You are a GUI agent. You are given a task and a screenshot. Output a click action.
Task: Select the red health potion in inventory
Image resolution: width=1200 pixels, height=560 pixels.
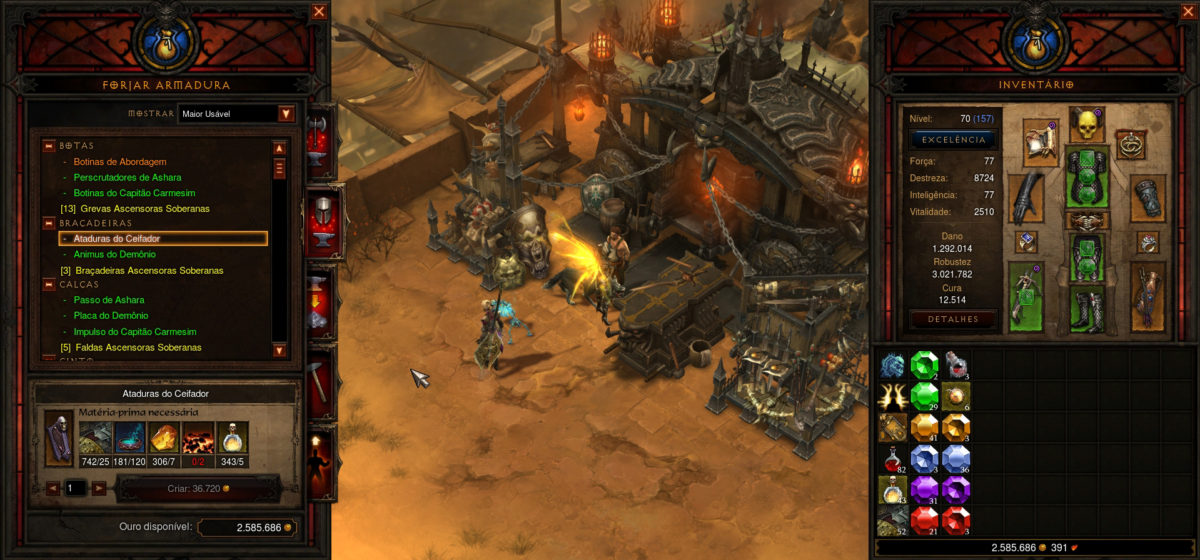pyautogui.click(x=892, y=459)
